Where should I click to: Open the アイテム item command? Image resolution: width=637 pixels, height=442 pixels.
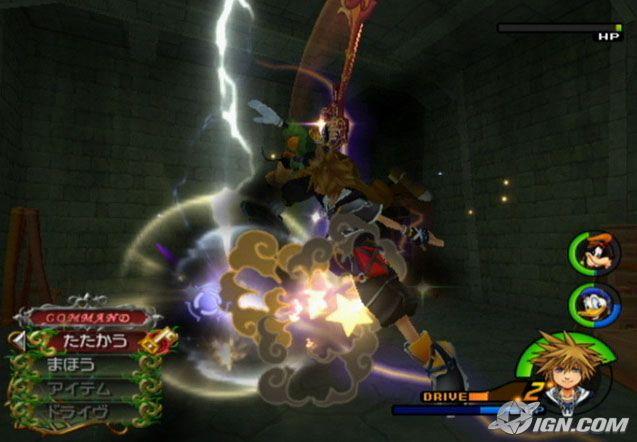point(82,389)
